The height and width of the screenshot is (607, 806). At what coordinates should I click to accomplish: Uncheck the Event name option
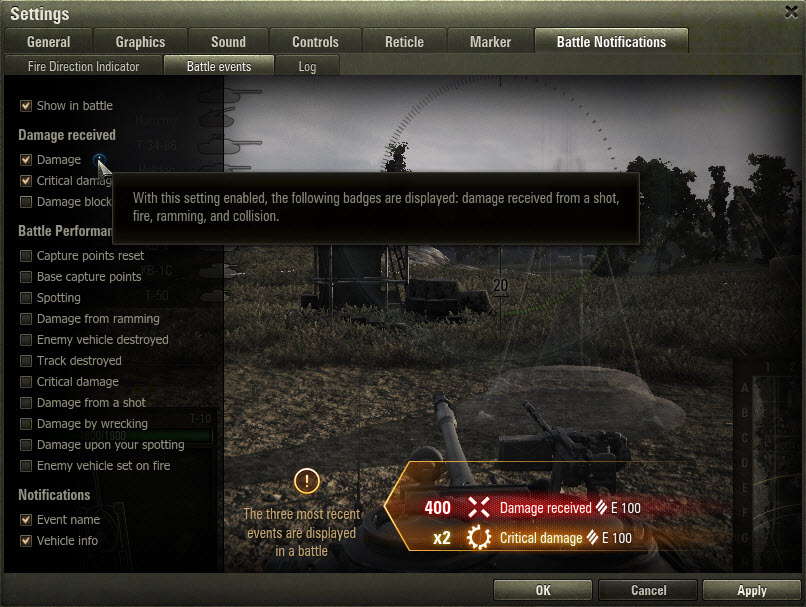[x=26, y=520]
